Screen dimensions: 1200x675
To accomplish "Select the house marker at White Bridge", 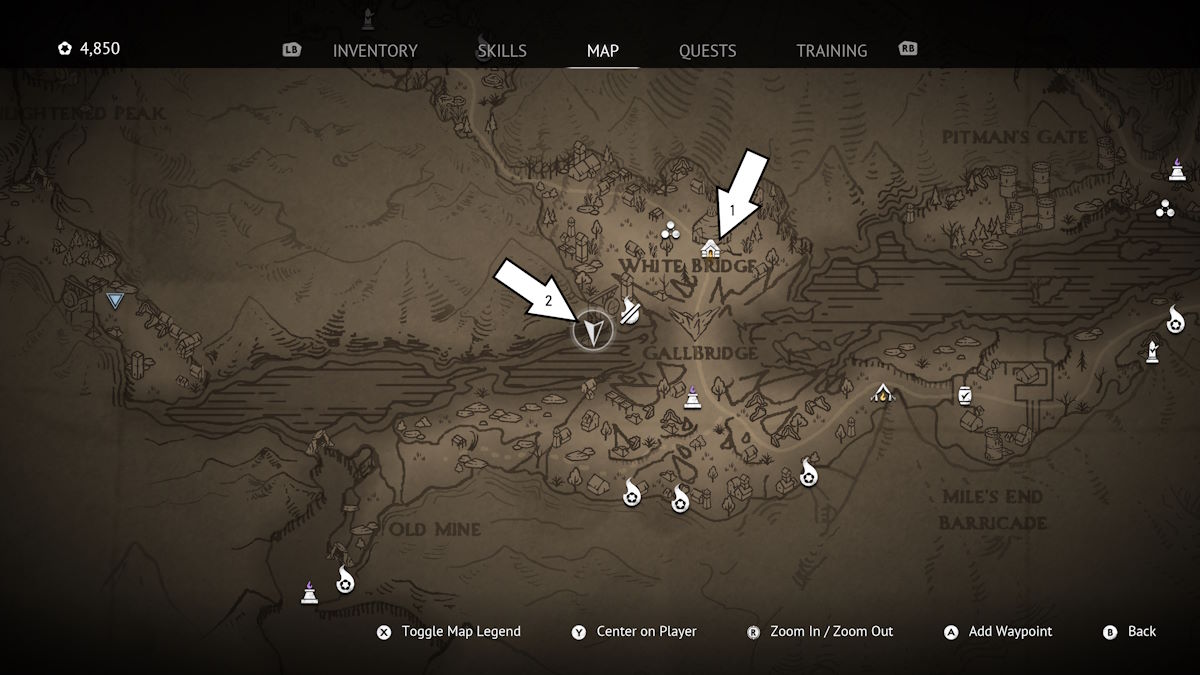I will [711, 248].
